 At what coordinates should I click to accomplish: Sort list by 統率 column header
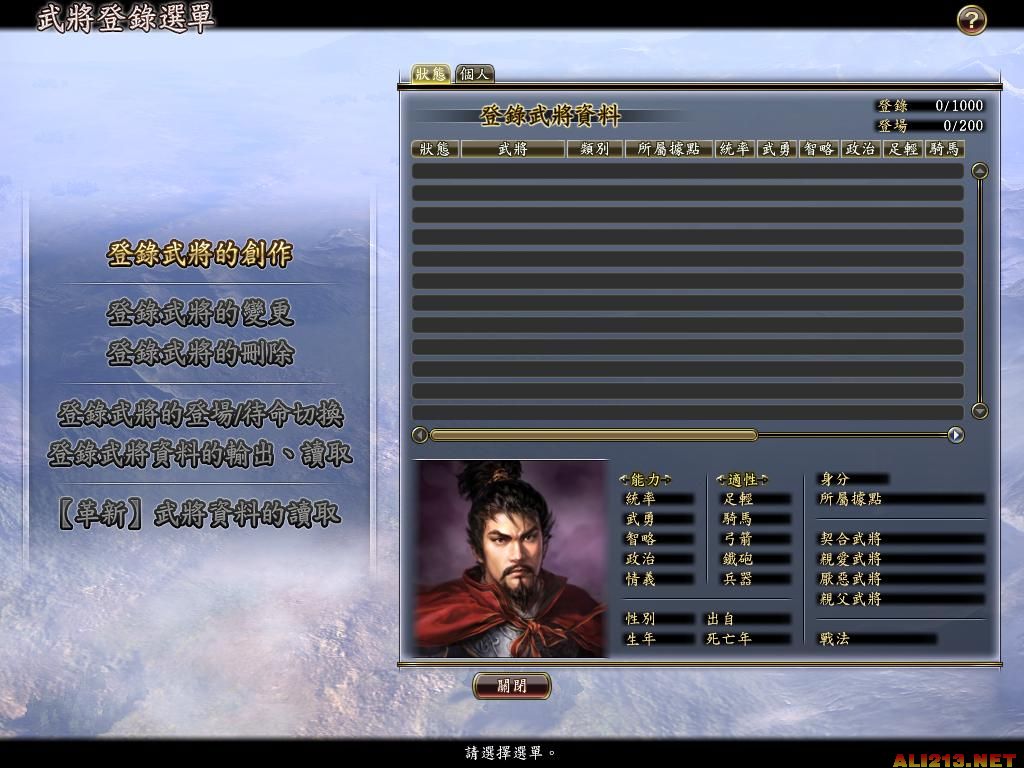pyautogui.click(x=735, y=149)
